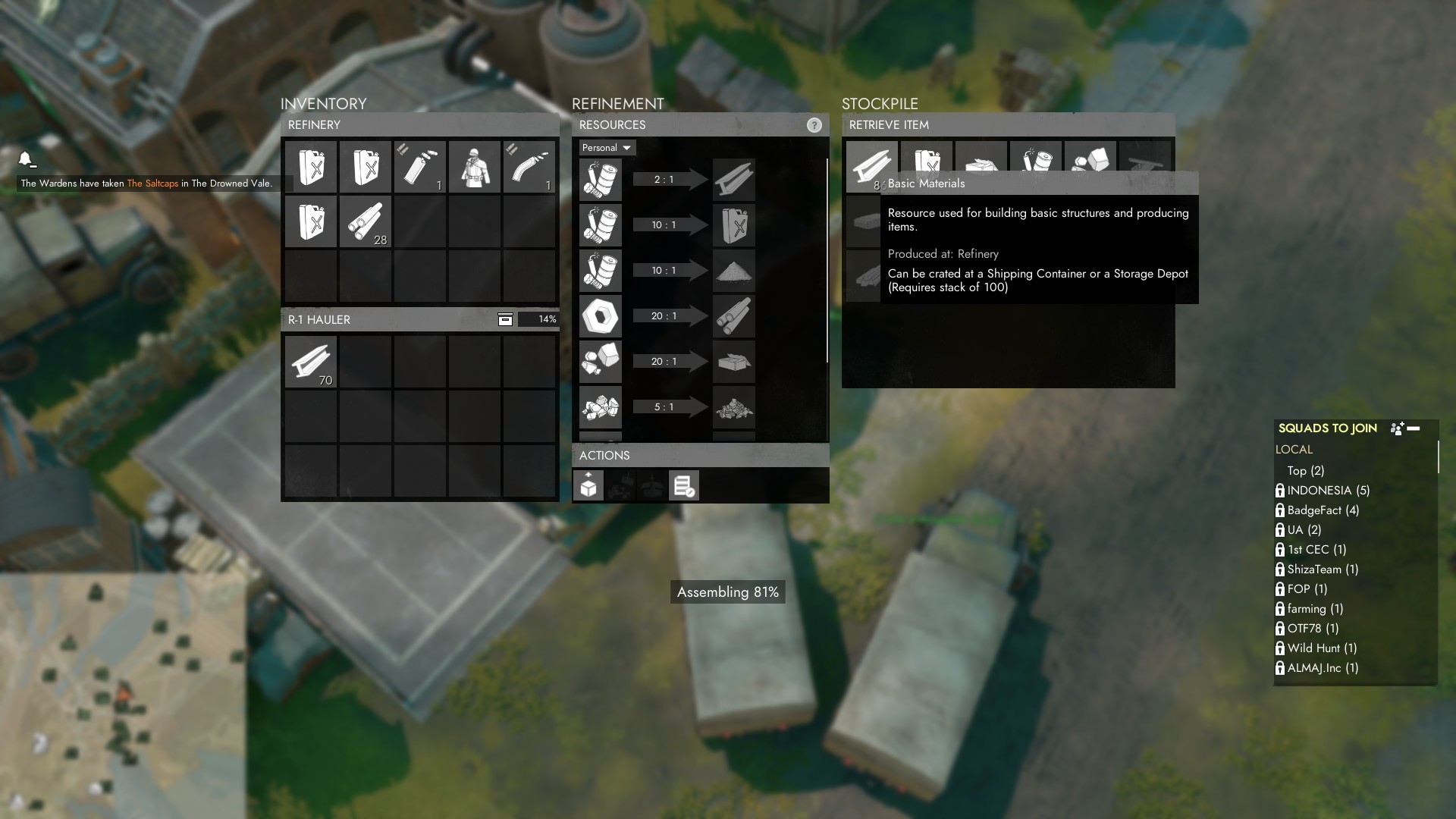The height and width of the screenshot is (819, 1456).
Task: Open the cancel queue action icon
Action: click(x=683, y=485)
